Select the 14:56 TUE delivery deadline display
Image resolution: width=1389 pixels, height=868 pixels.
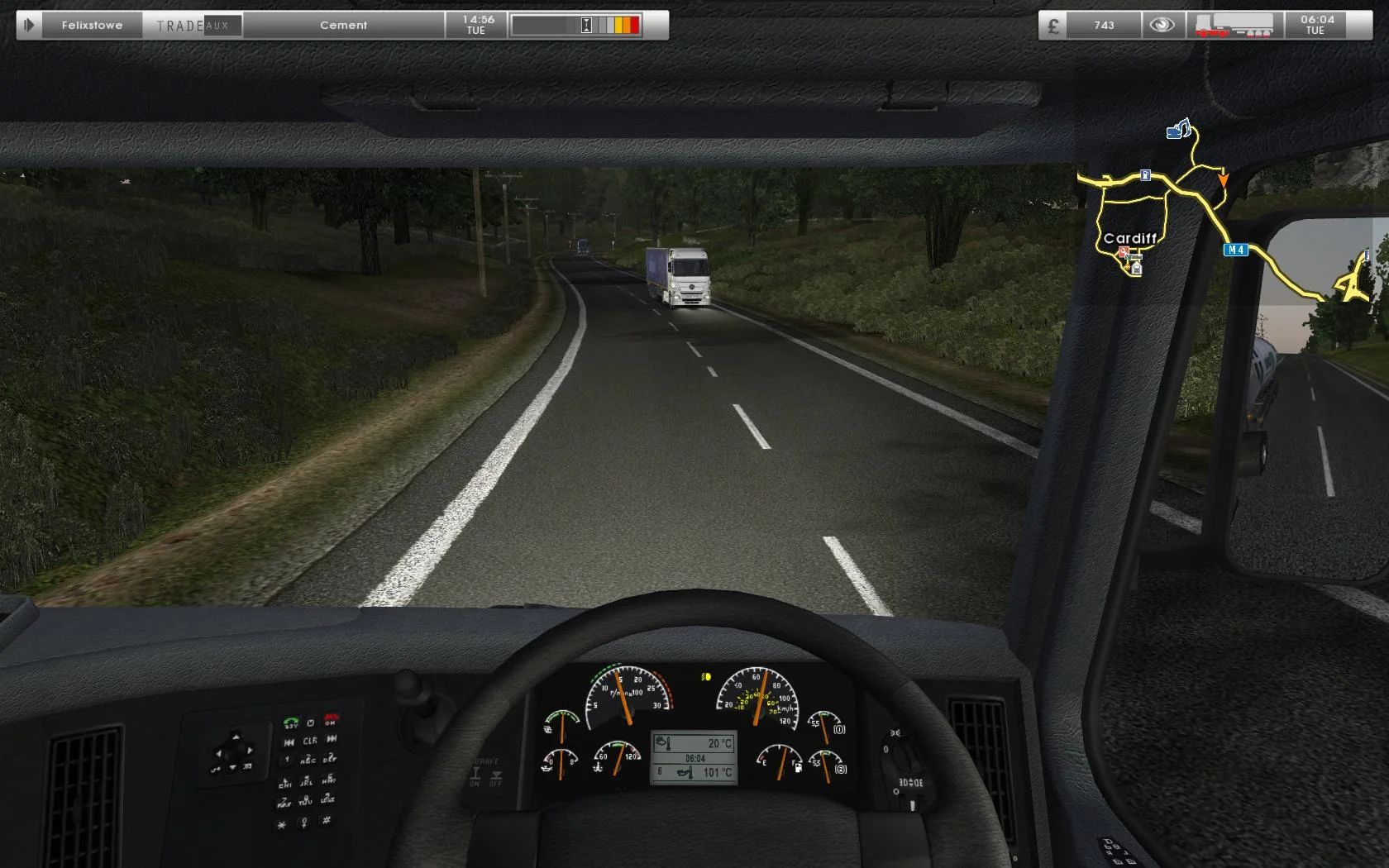(475, 24)
